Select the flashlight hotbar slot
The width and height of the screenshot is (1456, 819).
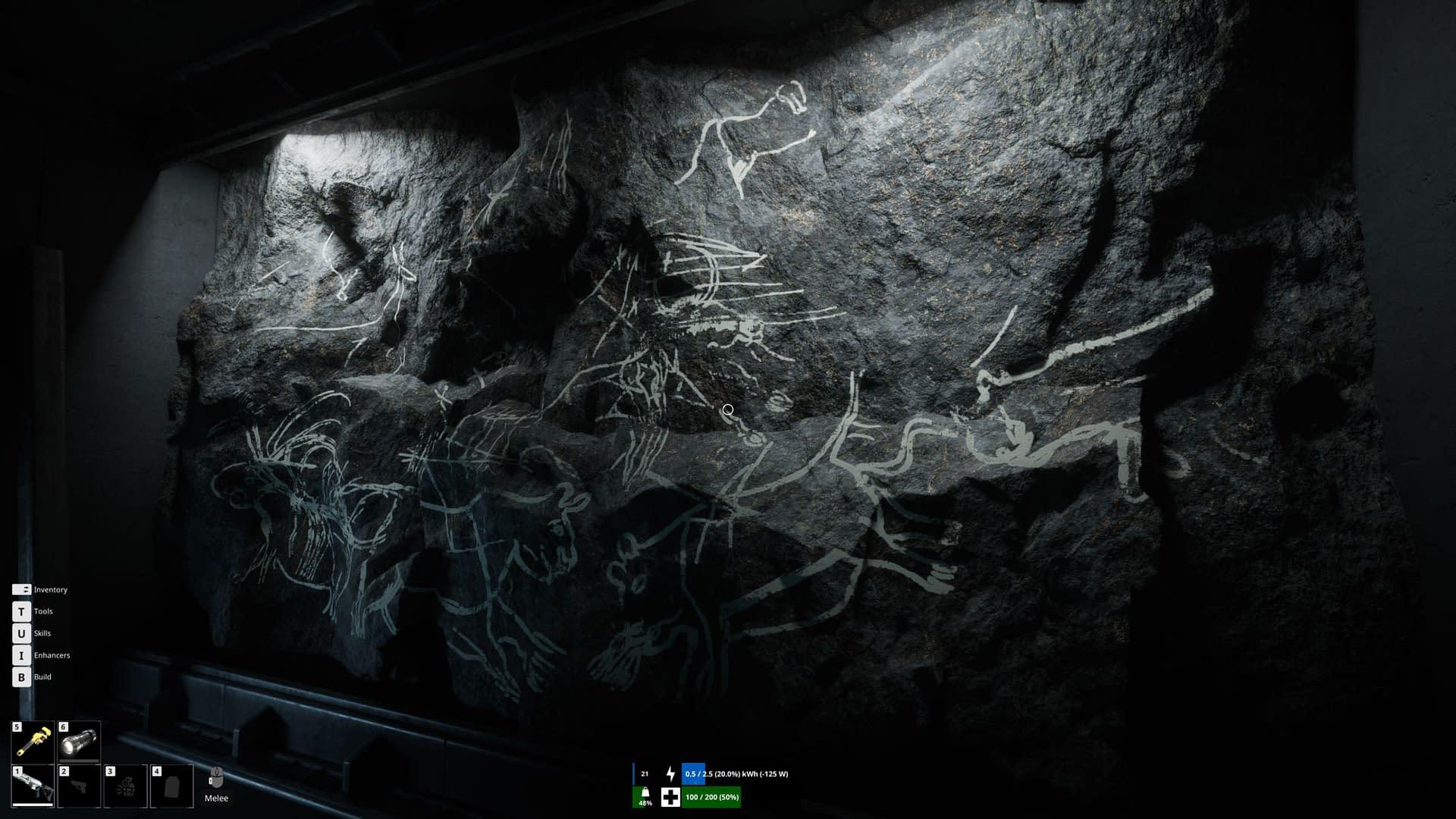pos(79,742)
